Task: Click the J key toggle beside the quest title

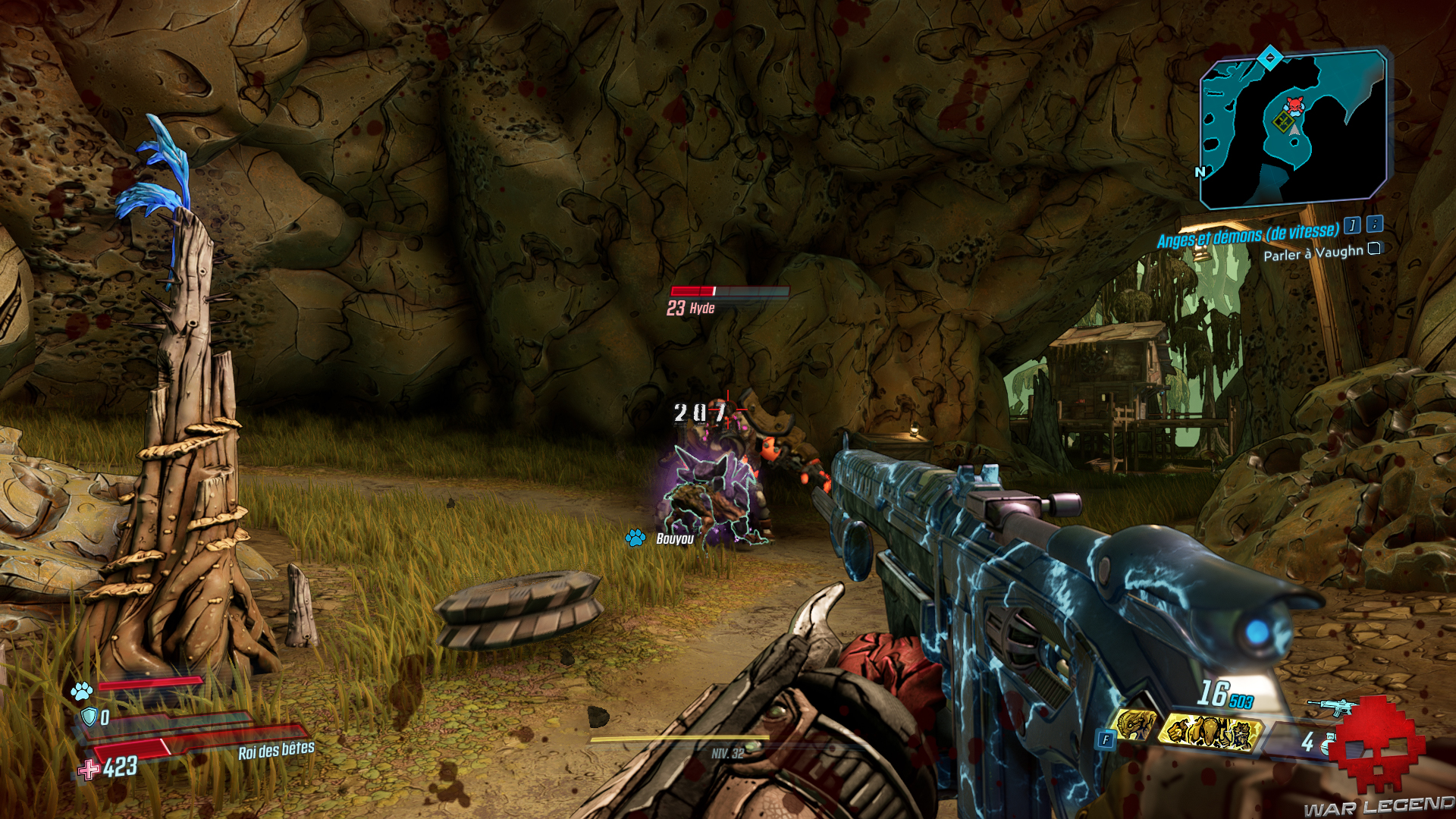Action: (x=1352, y=226)
